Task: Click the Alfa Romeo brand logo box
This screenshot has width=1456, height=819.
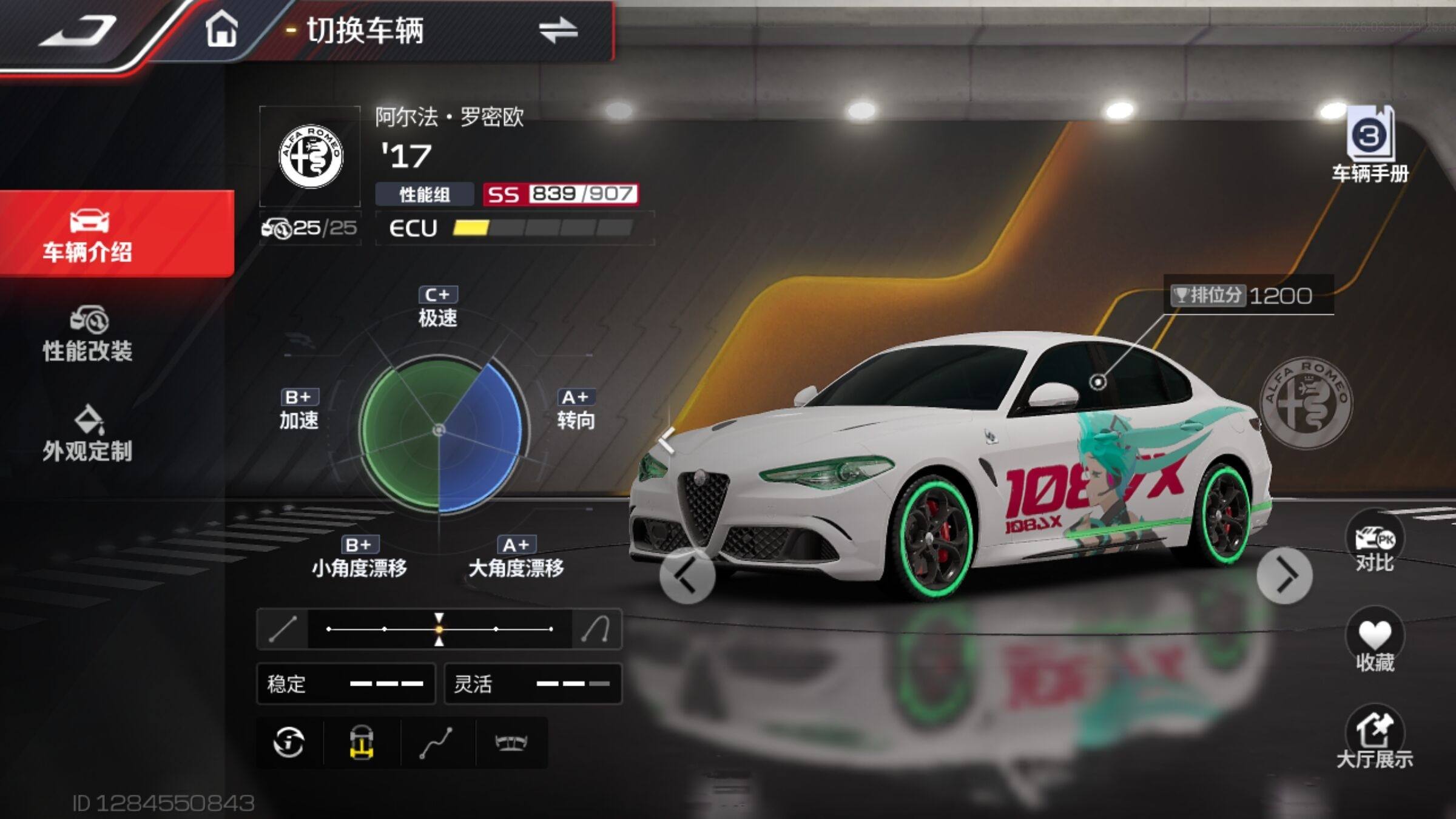Action: tap(310, 157)
